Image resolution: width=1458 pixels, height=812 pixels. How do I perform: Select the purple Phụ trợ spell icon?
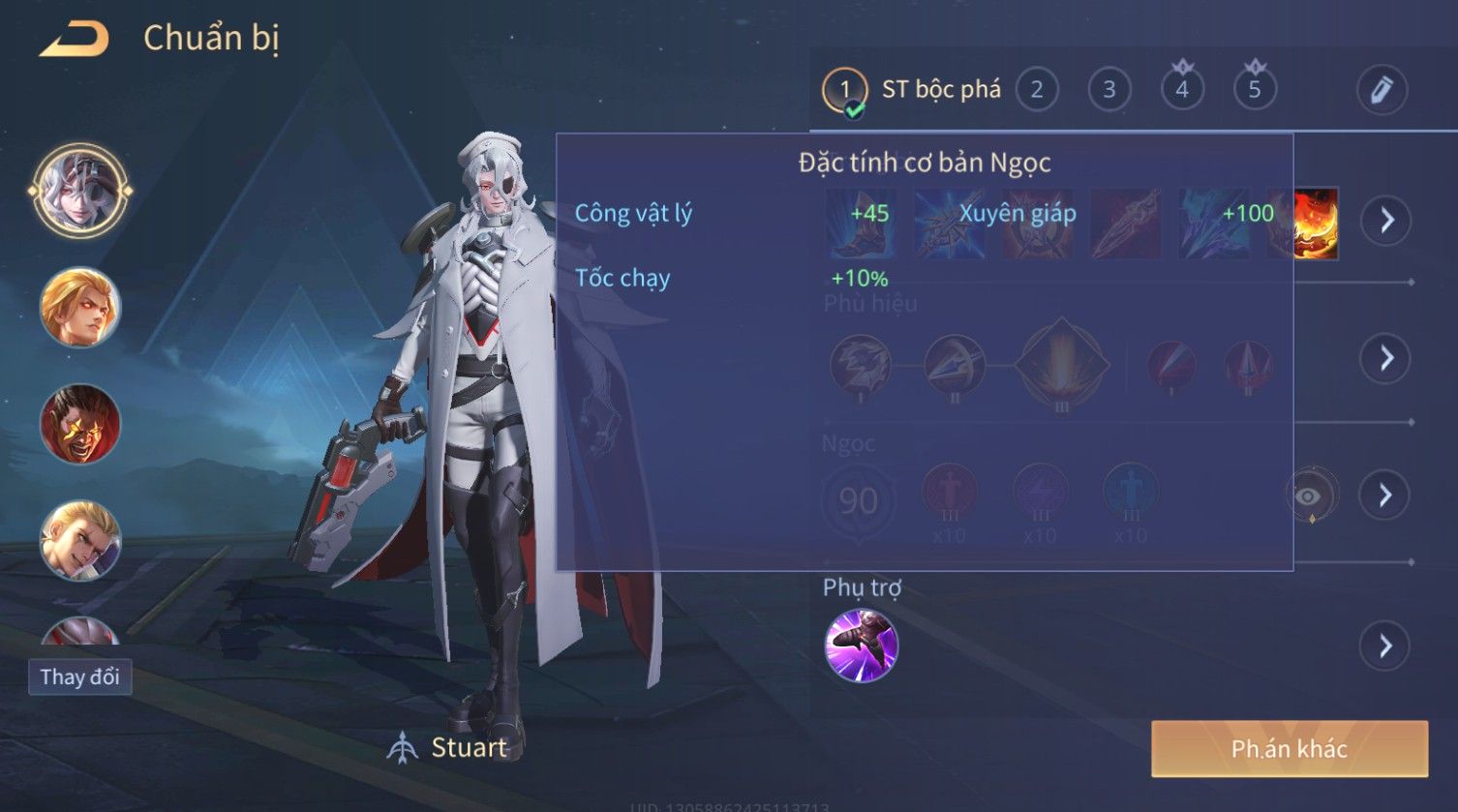pos(861,646)
